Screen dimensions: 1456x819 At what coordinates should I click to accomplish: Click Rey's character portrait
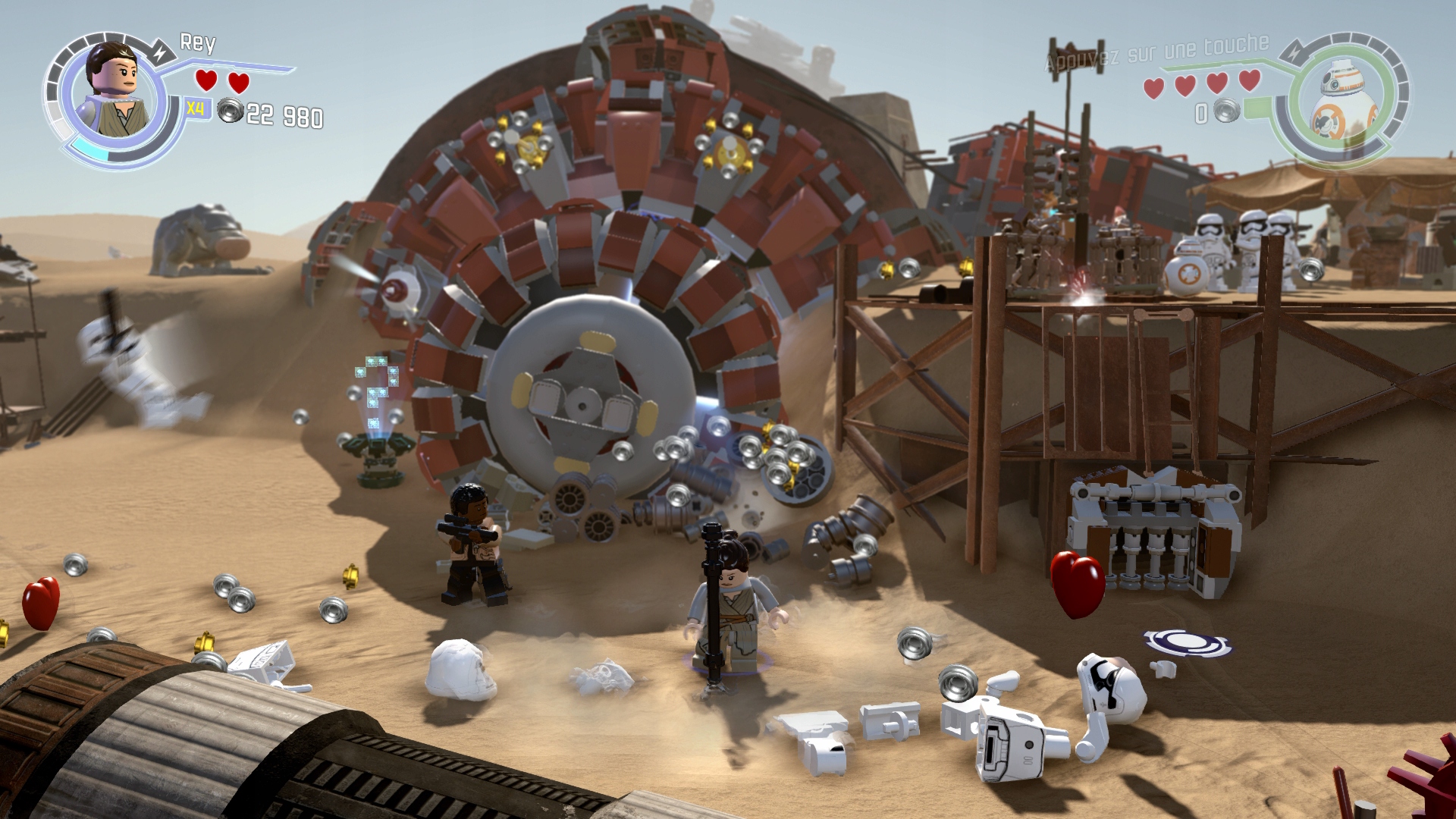pos(114,91)
